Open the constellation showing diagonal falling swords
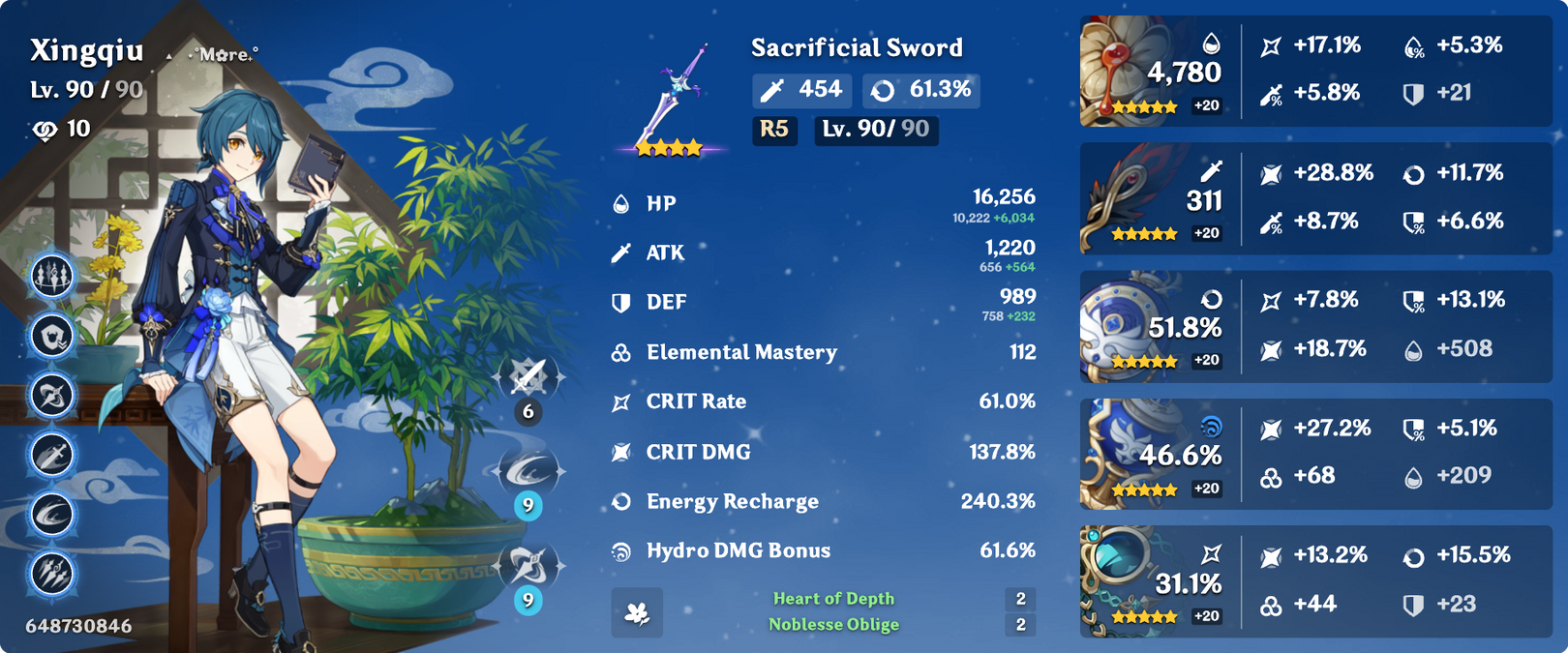This screenshot has height=653, width=1568. coord(52,574)
